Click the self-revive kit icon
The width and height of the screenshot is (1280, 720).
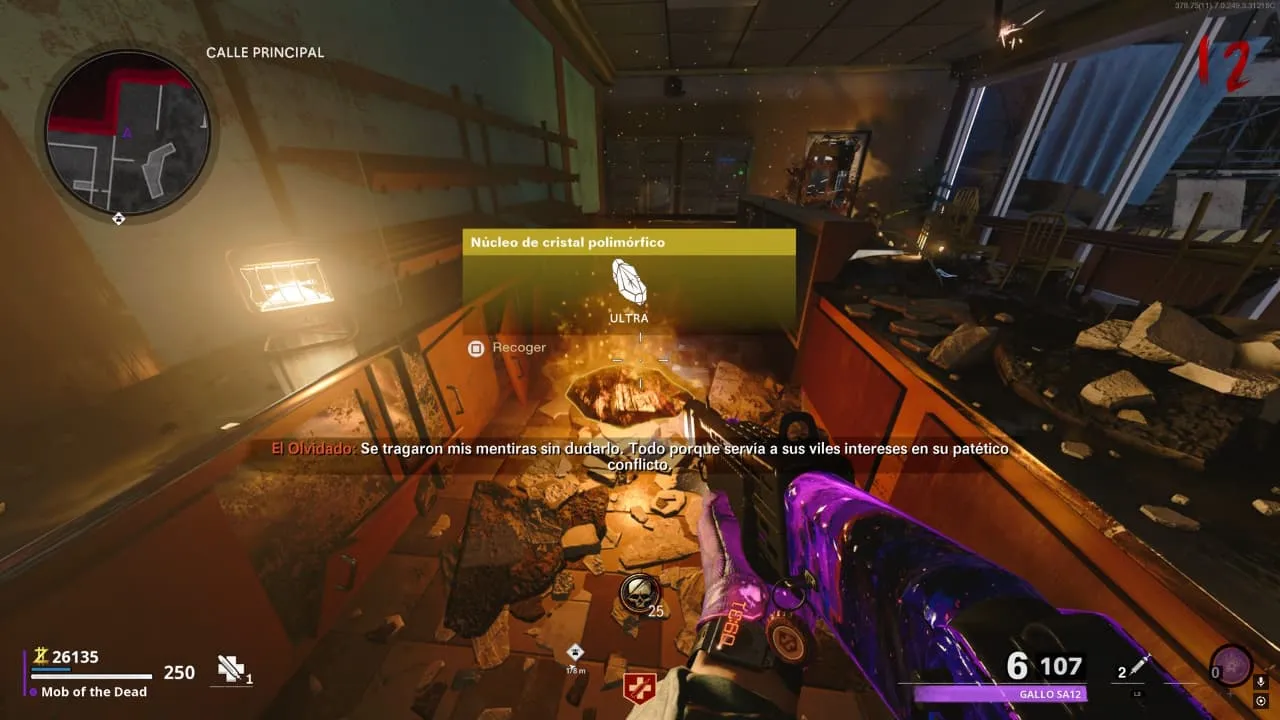(x=231, y=668)
